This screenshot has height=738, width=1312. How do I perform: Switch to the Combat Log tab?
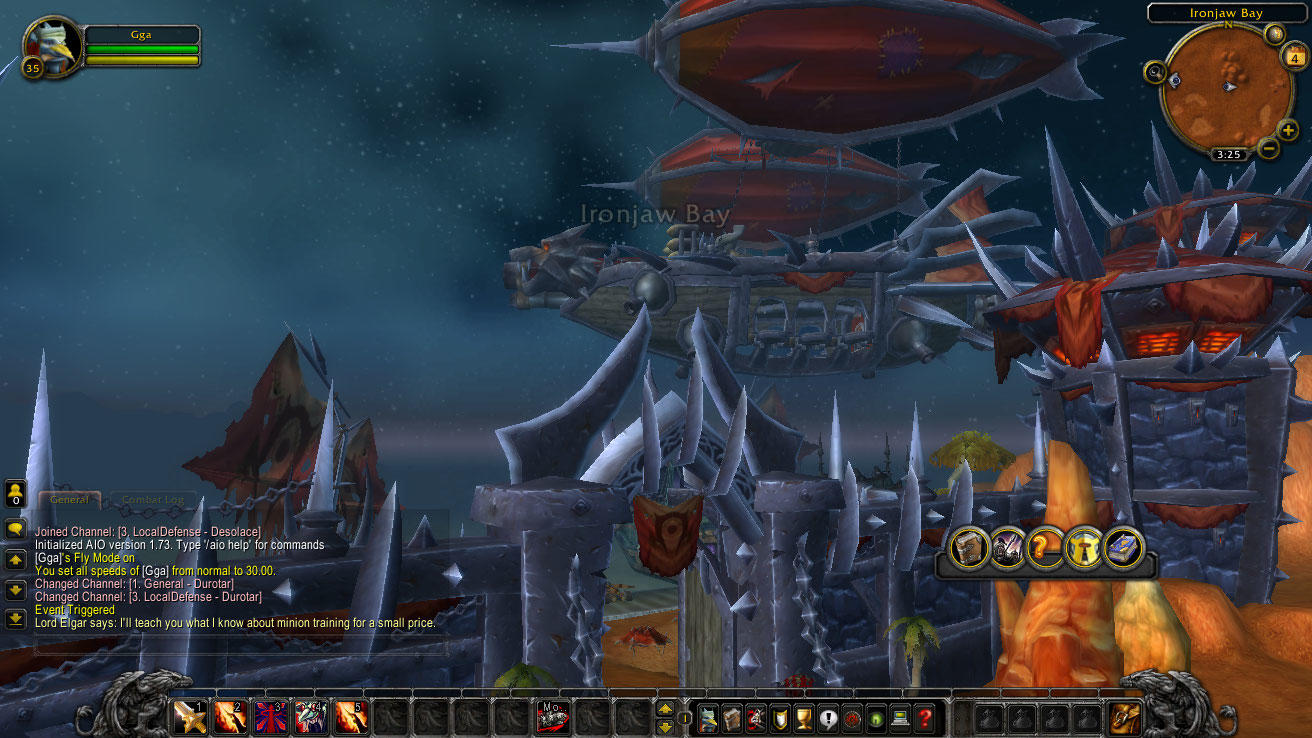click(x=153, y=499)
